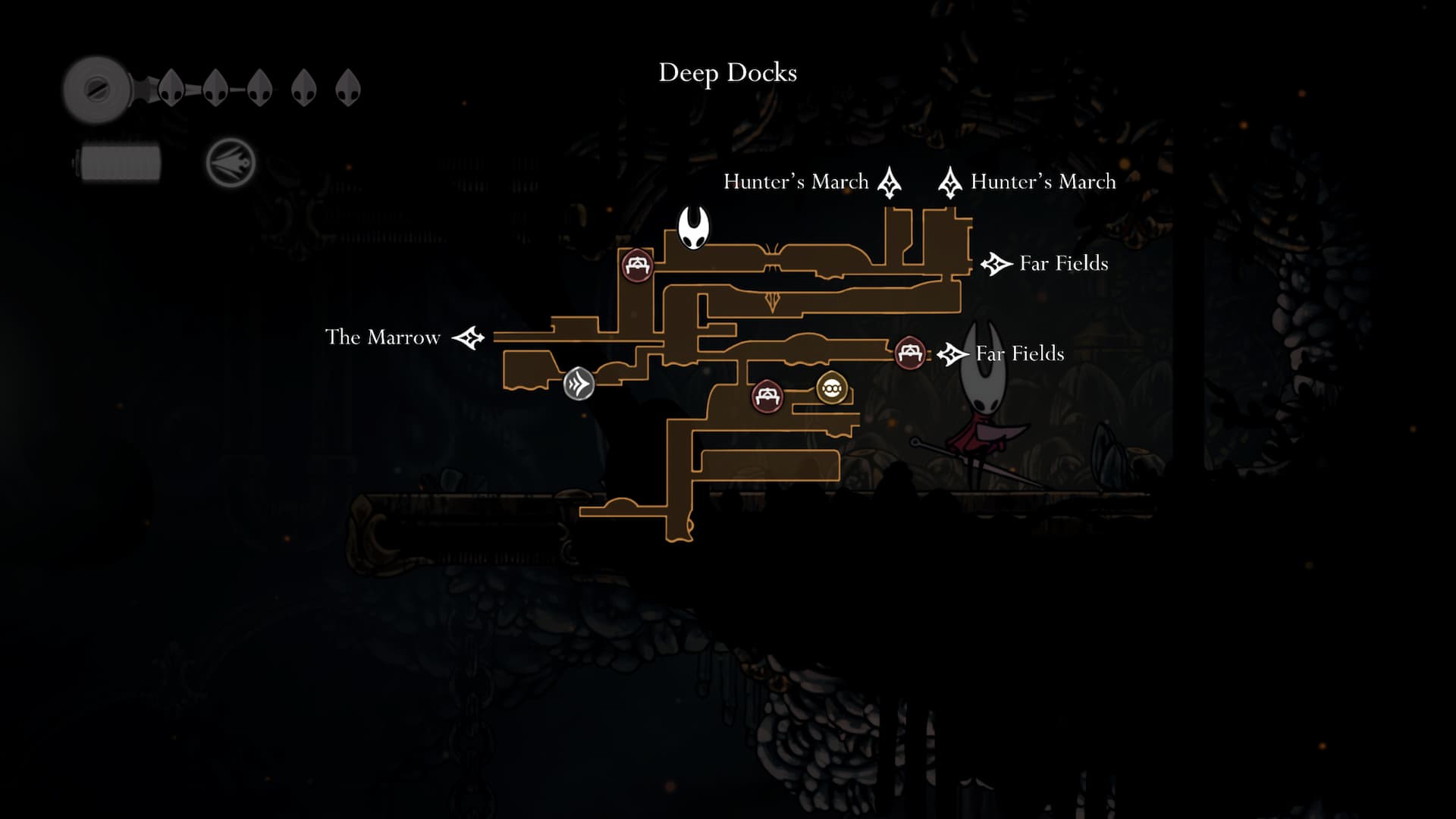Toggle the third mask icon in HUD
Viewport: 1456px width, 819px height.
pyautogui.click(x=259, y=88)
